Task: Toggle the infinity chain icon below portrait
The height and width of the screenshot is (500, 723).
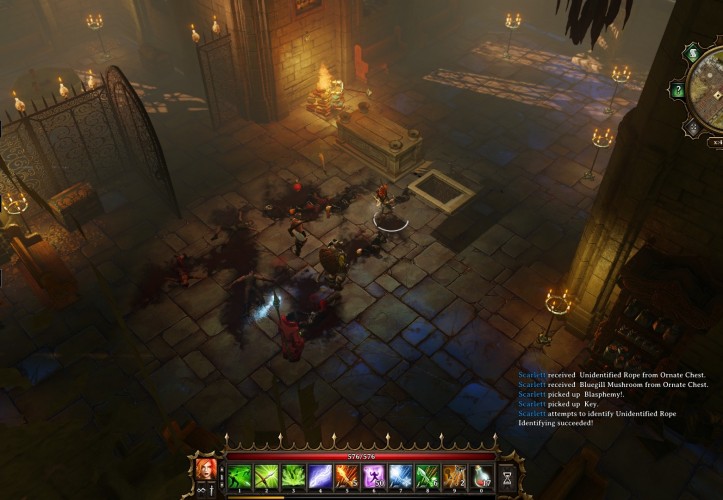Action: coord(201,490)
